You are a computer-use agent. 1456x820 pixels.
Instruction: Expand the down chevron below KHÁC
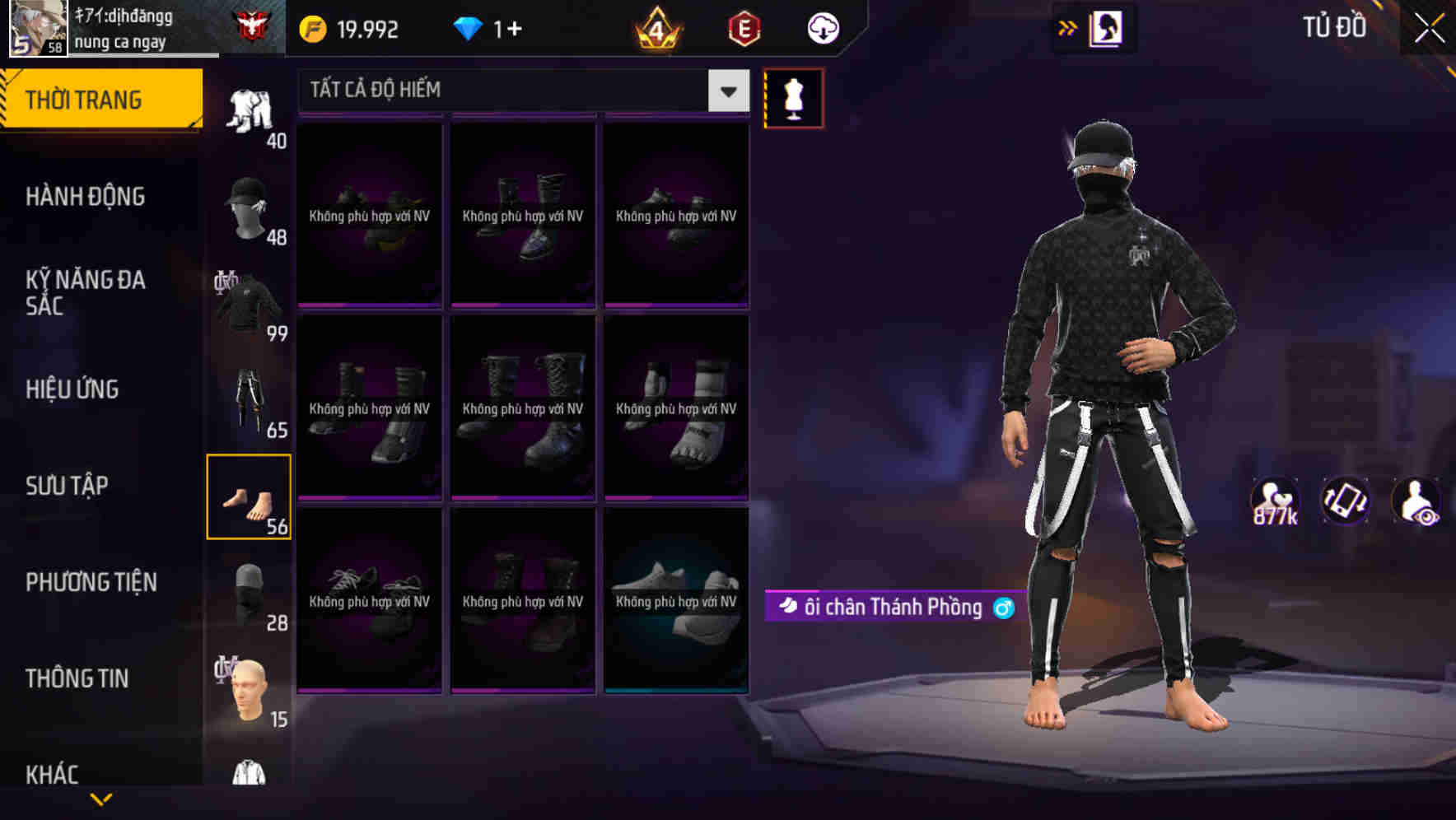point(102,800)
